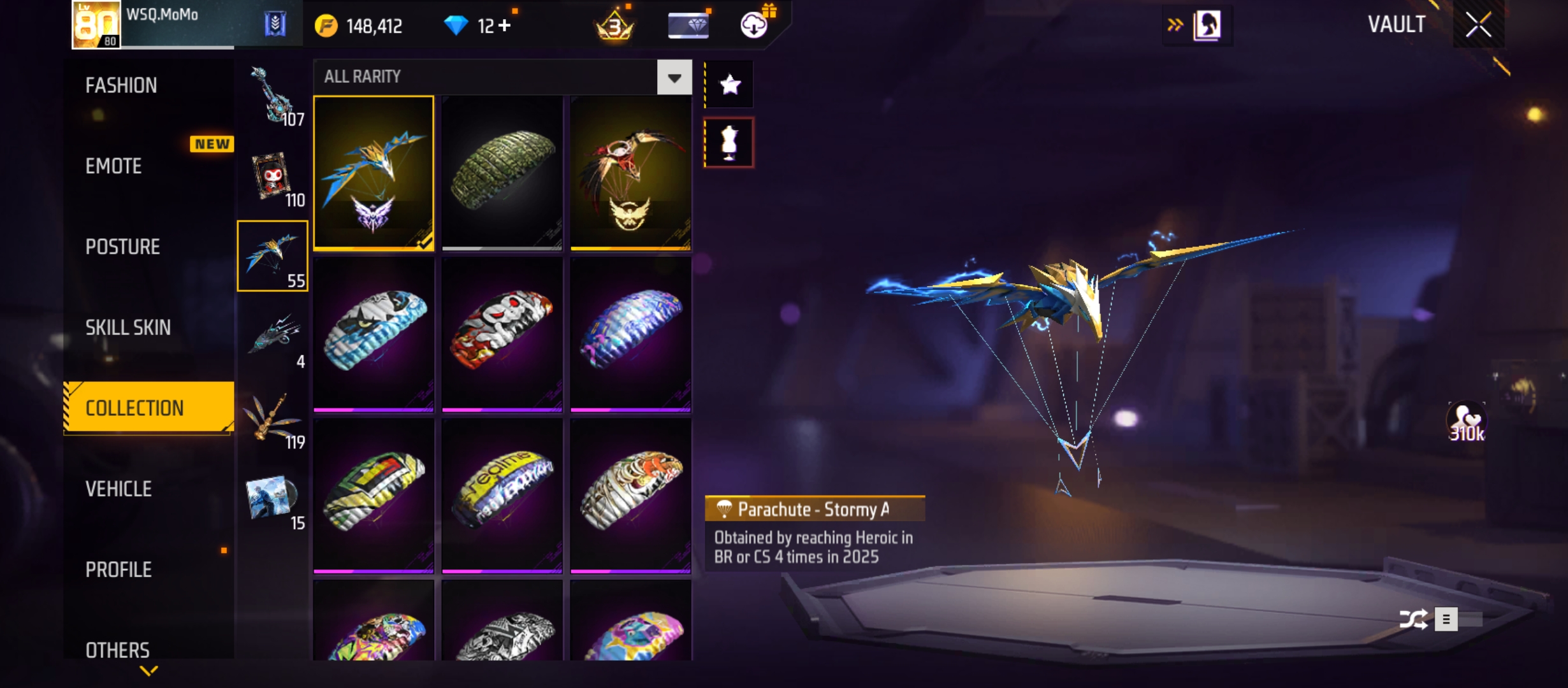The height and width of the screenshot is (688, 1568).
Task: Pick the red and black winged parachute
Action: click(630, 172)
